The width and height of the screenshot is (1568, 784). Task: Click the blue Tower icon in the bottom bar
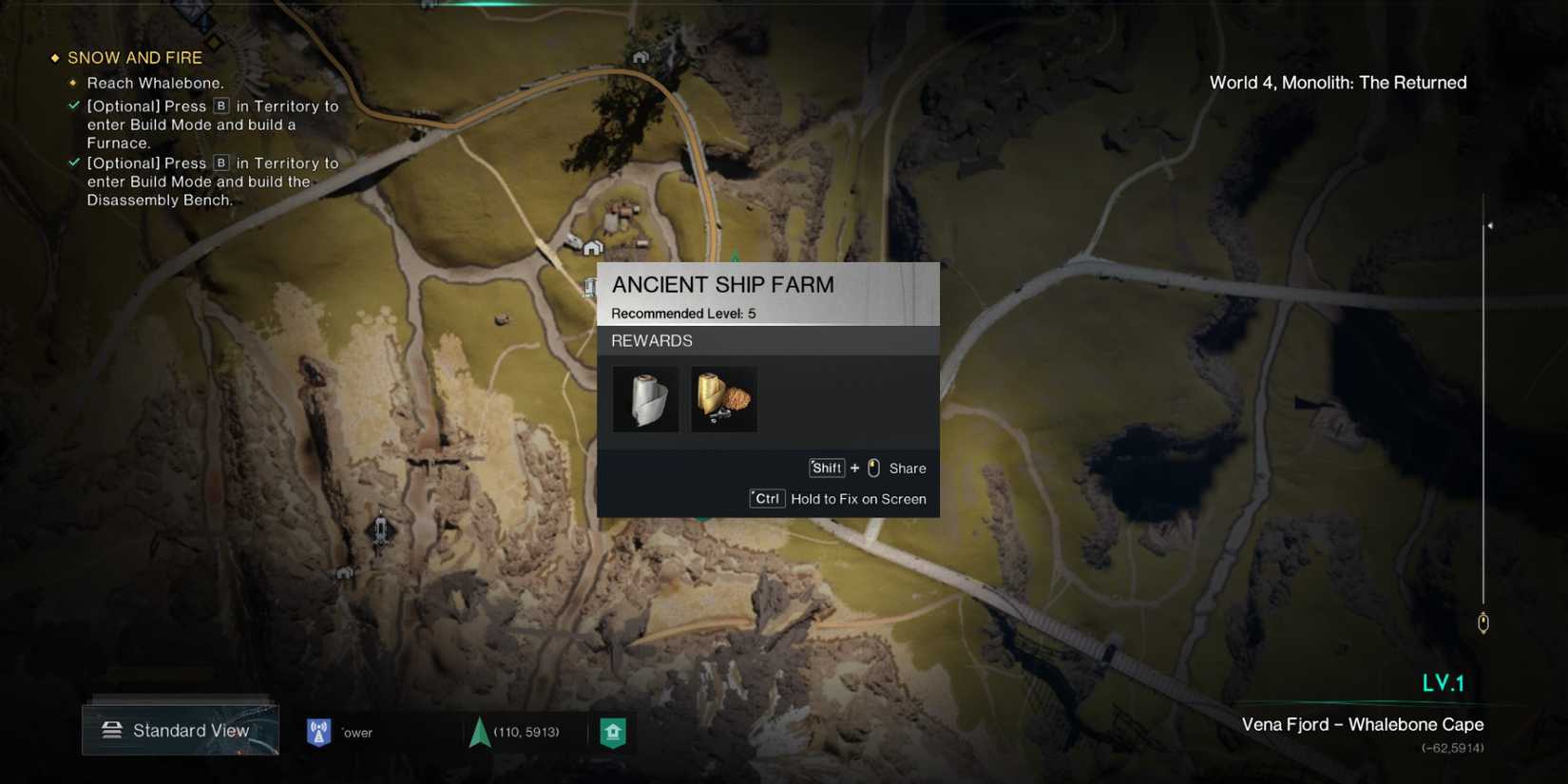(318, 731)
